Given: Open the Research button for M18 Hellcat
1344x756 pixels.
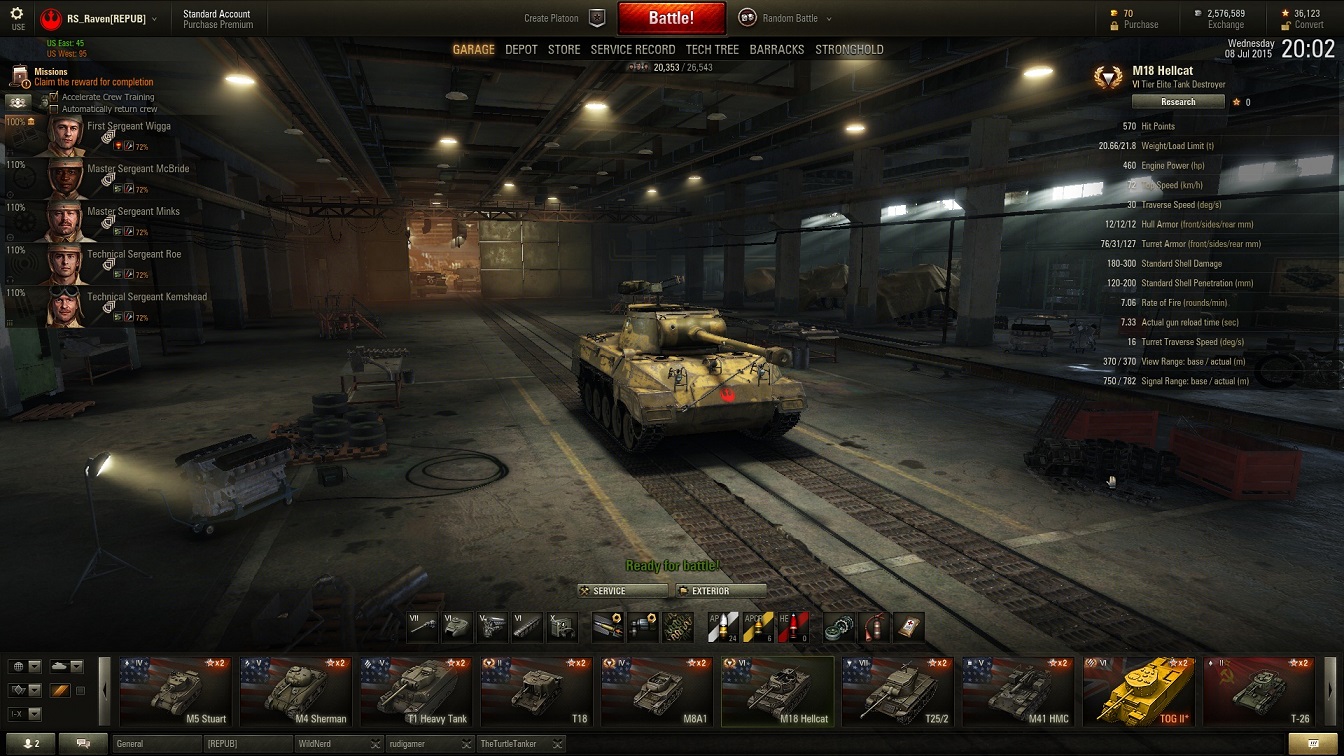Looking at the screenshot, I should click(x=1178, y=102).
